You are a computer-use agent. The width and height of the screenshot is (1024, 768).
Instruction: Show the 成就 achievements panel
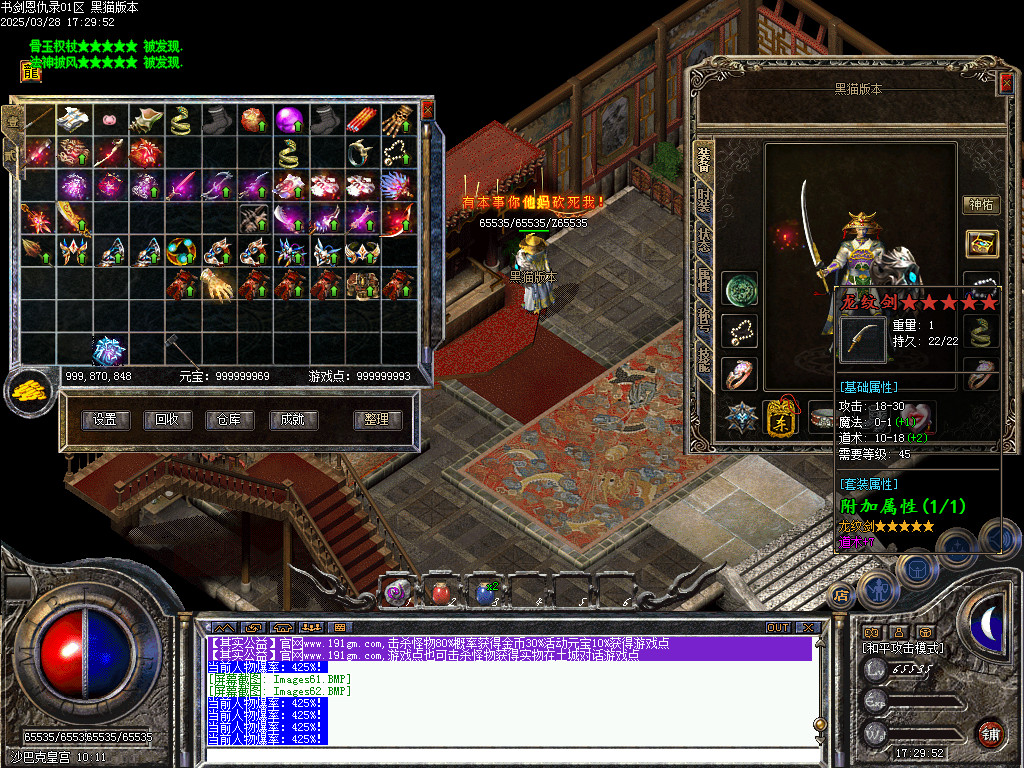292,420
